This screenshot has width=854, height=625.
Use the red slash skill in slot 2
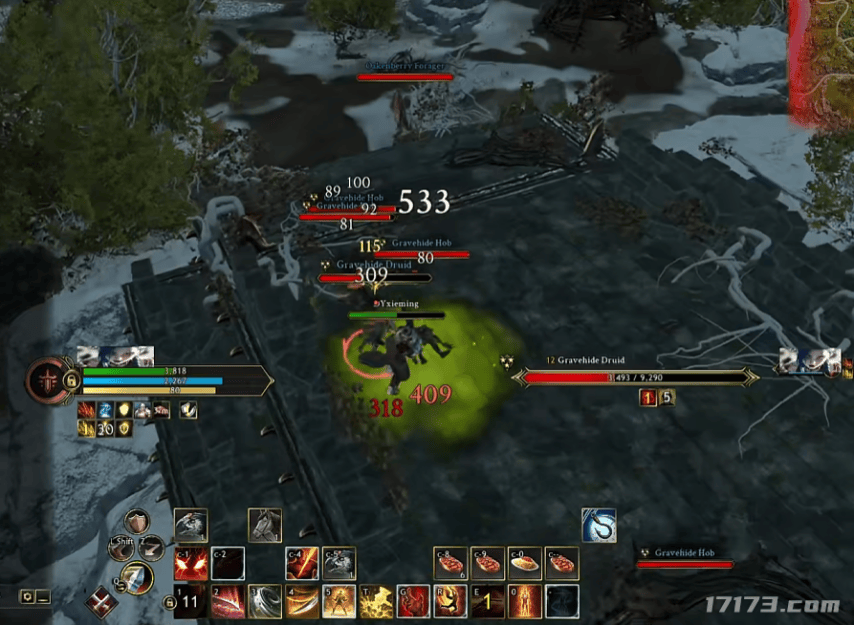(x=226, y=601)
